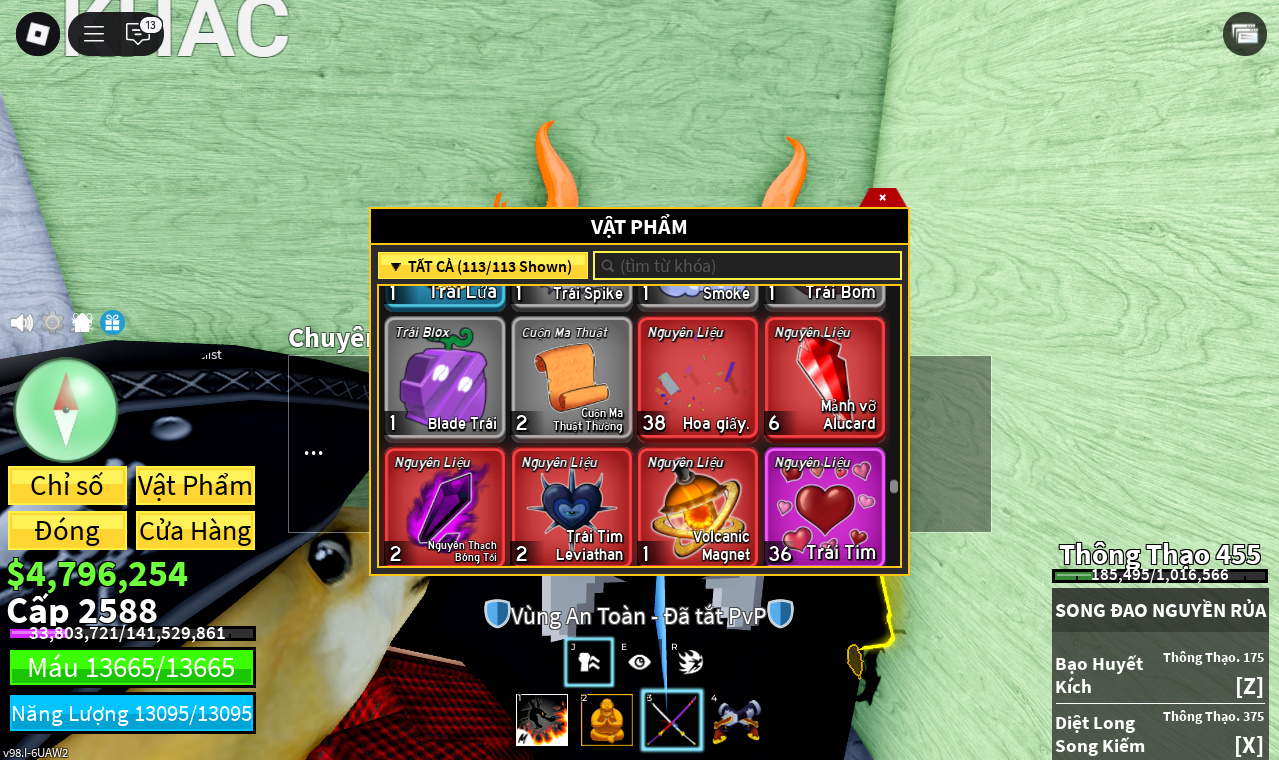Choose the Hoa giấy material slot
This screenshot has height=760, width=1279.
point(698,379)
